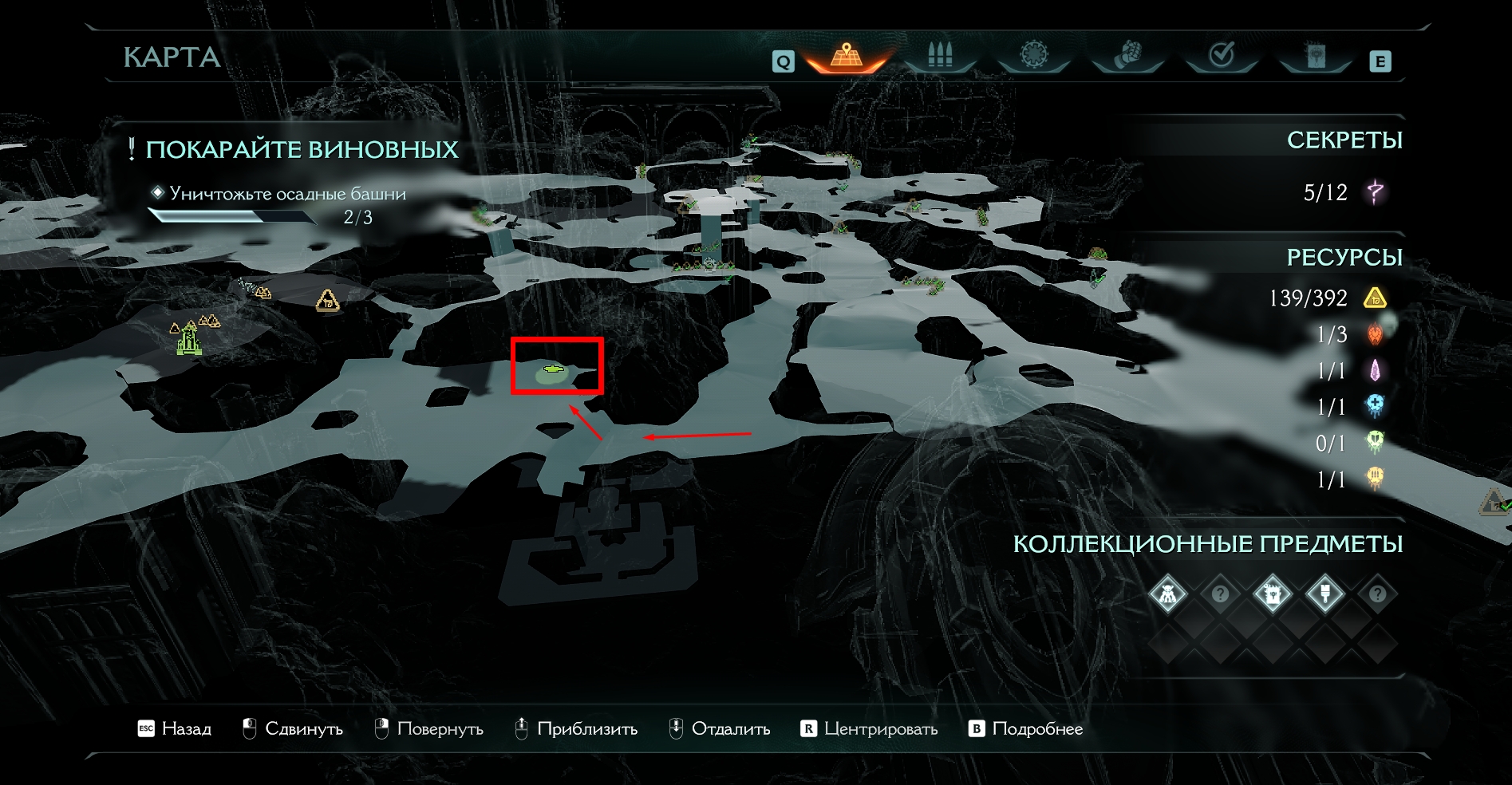The image size is (1512, 785).
Task: Select the demon figure collectible slot
Action: [1167, 594]
